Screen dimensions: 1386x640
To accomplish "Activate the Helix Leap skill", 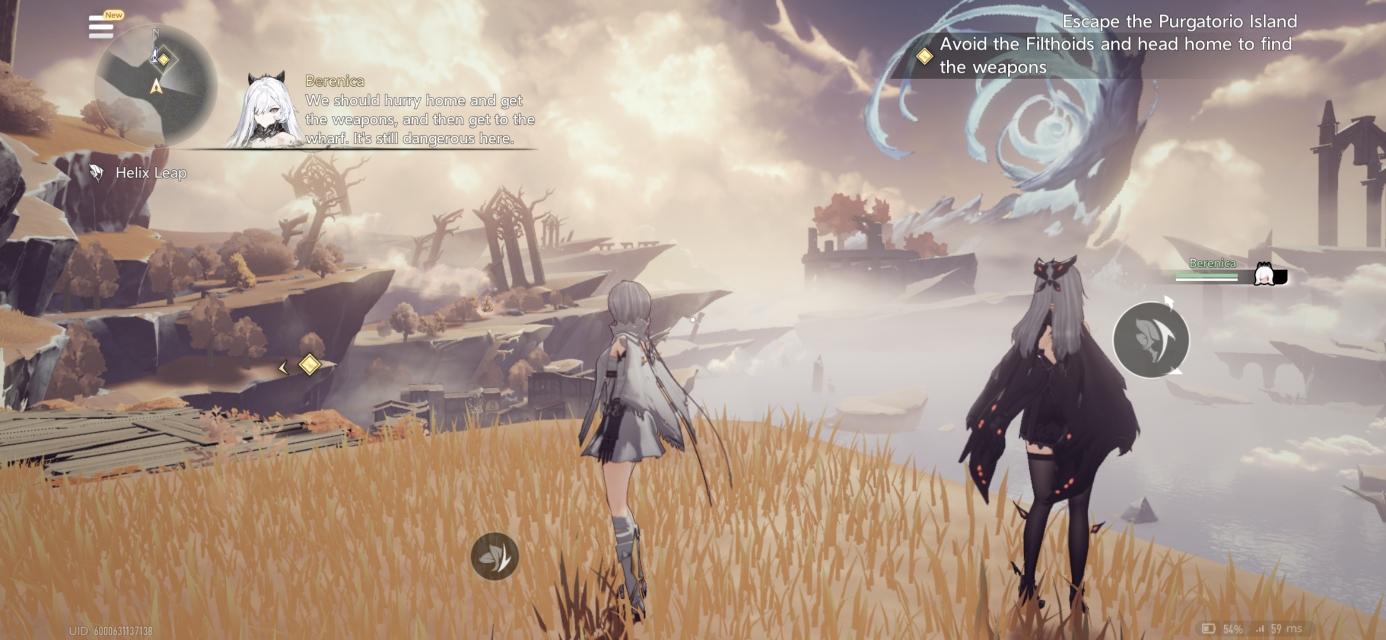I will (139, 173).
